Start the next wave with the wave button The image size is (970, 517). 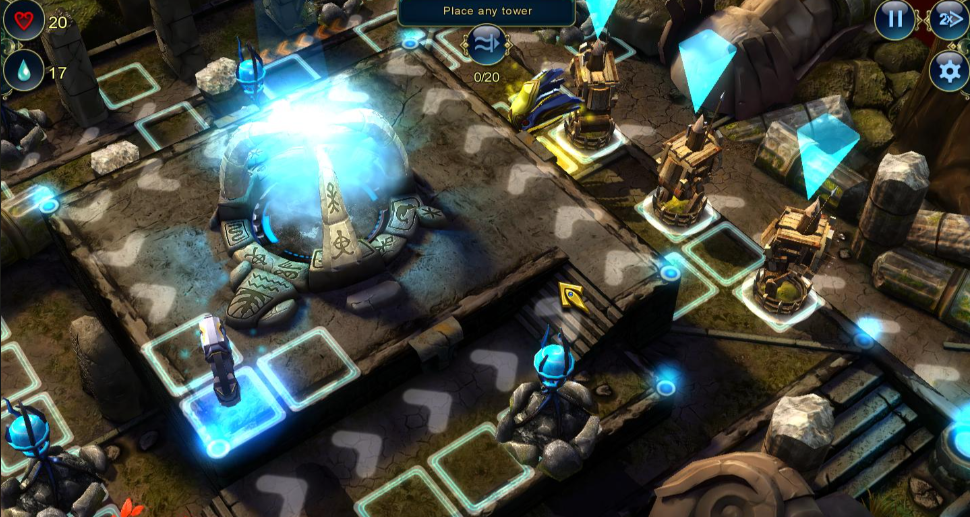click(486, 45)
